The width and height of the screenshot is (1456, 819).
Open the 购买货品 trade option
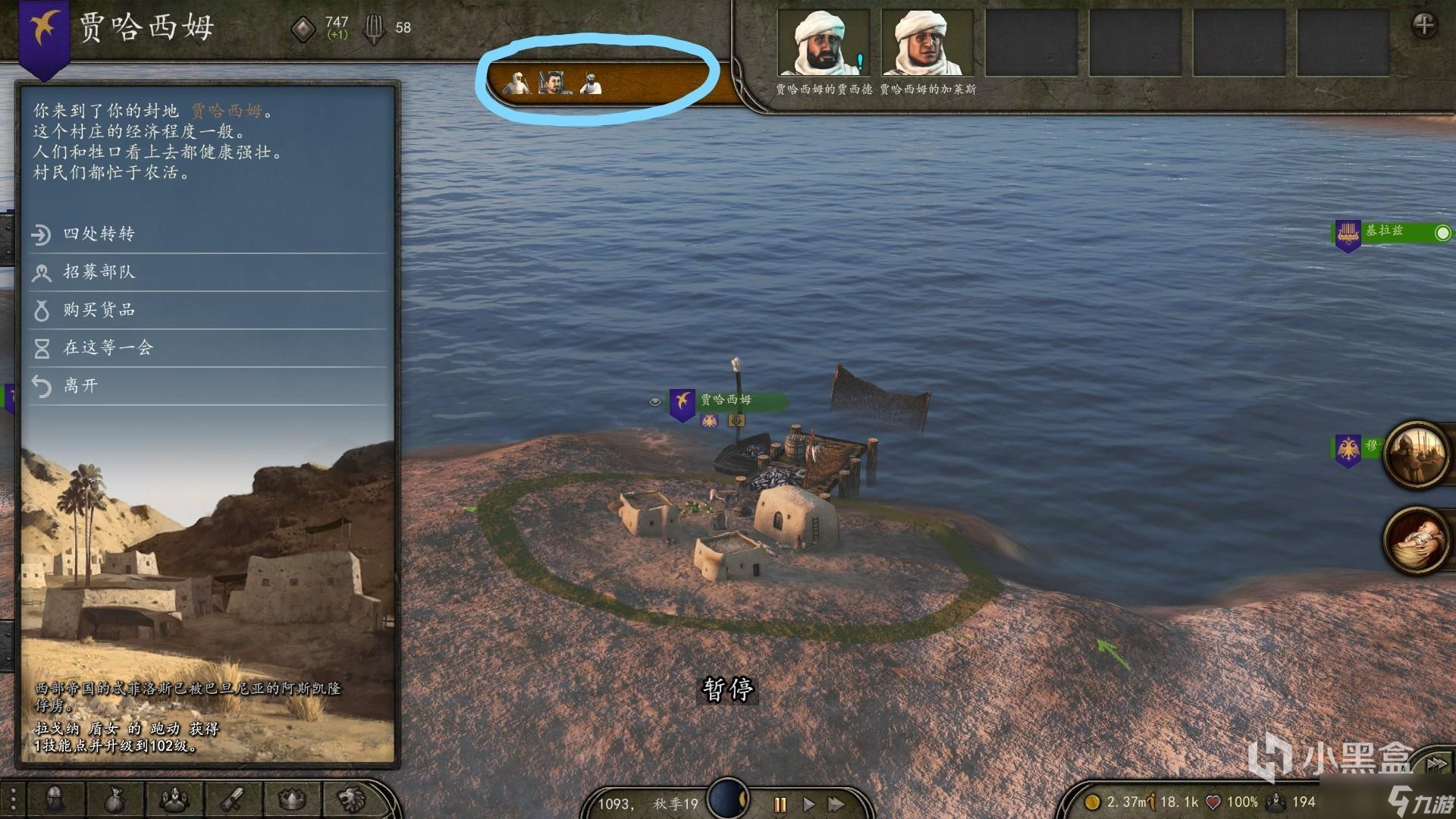pos(99,310)
